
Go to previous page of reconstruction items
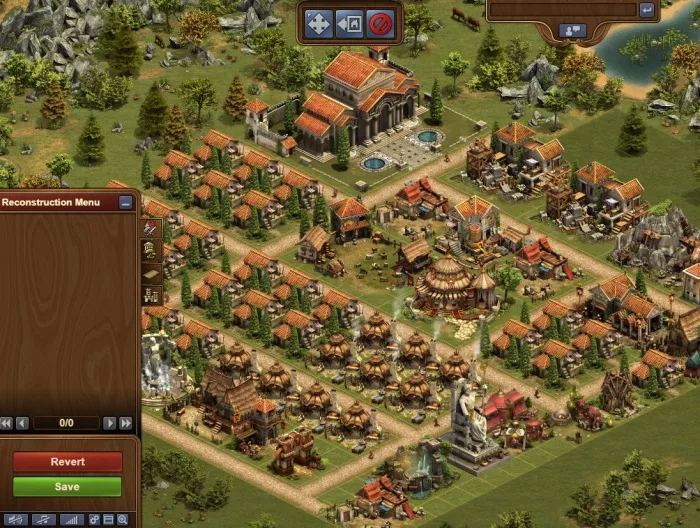[22, 423]
